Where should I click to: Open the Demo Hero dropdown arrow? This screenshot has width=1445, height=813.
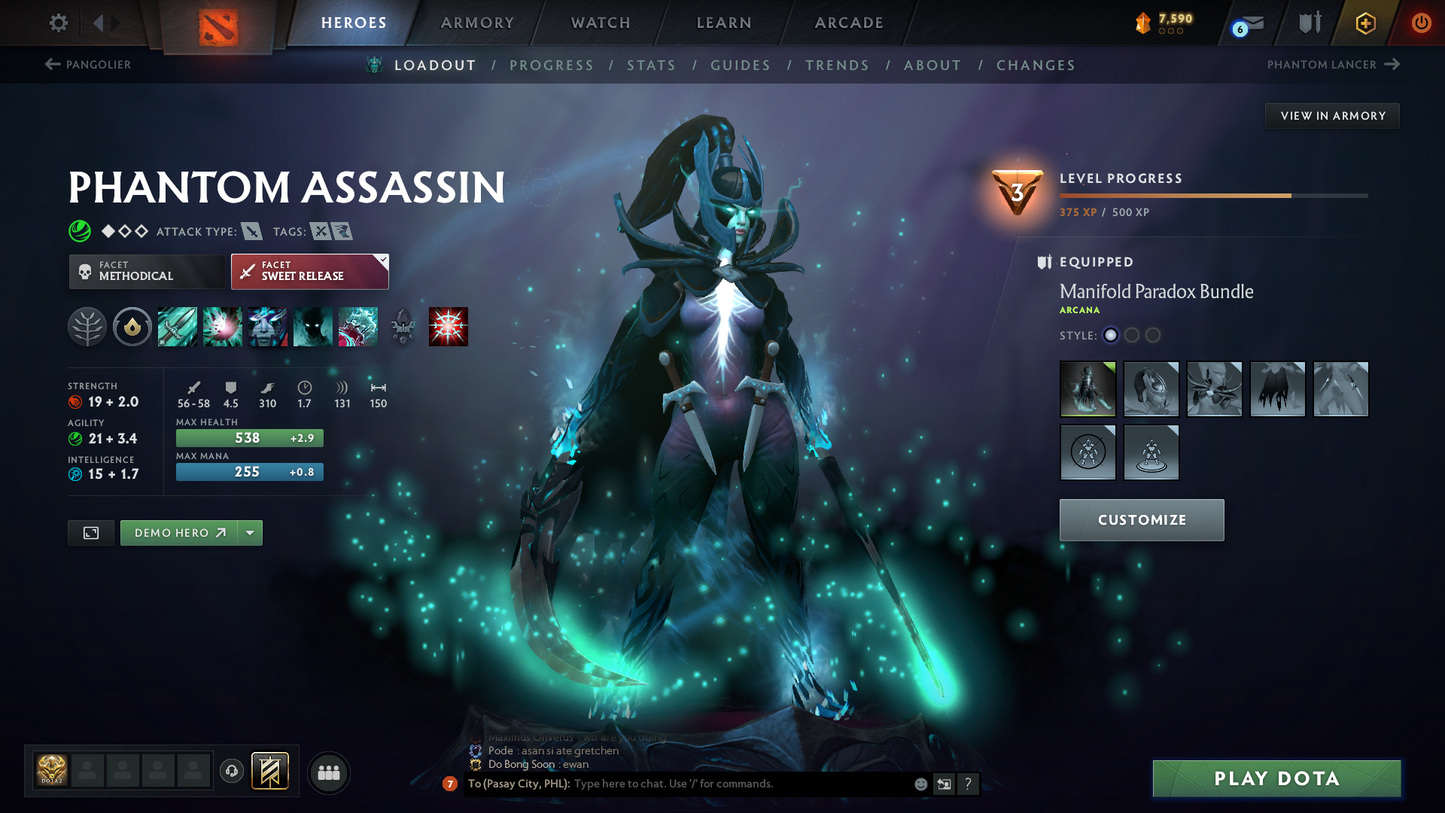(x=249, y=532)
